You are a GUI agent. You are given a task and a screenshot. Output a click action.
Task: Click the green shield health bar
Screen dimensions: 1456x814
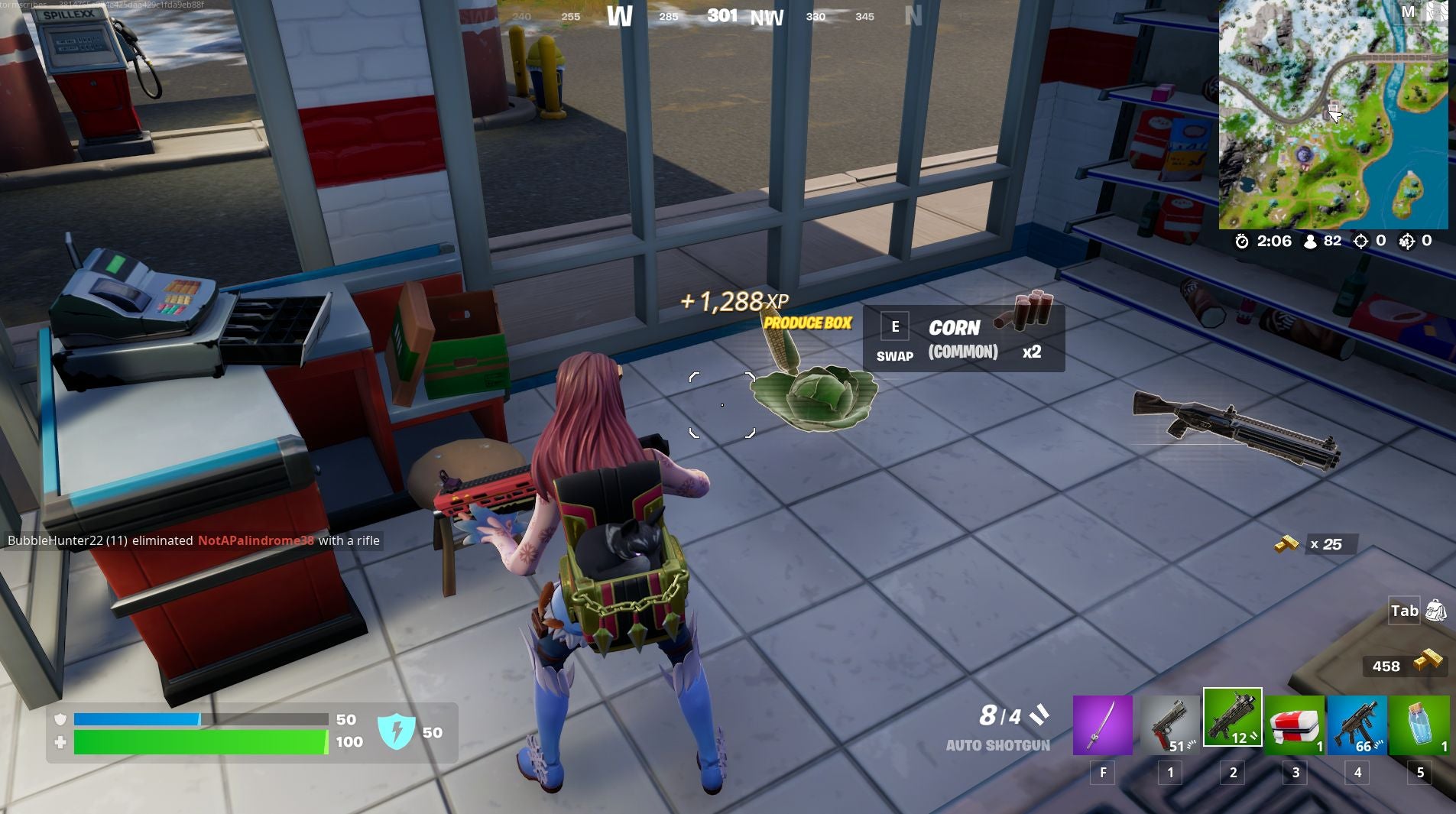199,740
